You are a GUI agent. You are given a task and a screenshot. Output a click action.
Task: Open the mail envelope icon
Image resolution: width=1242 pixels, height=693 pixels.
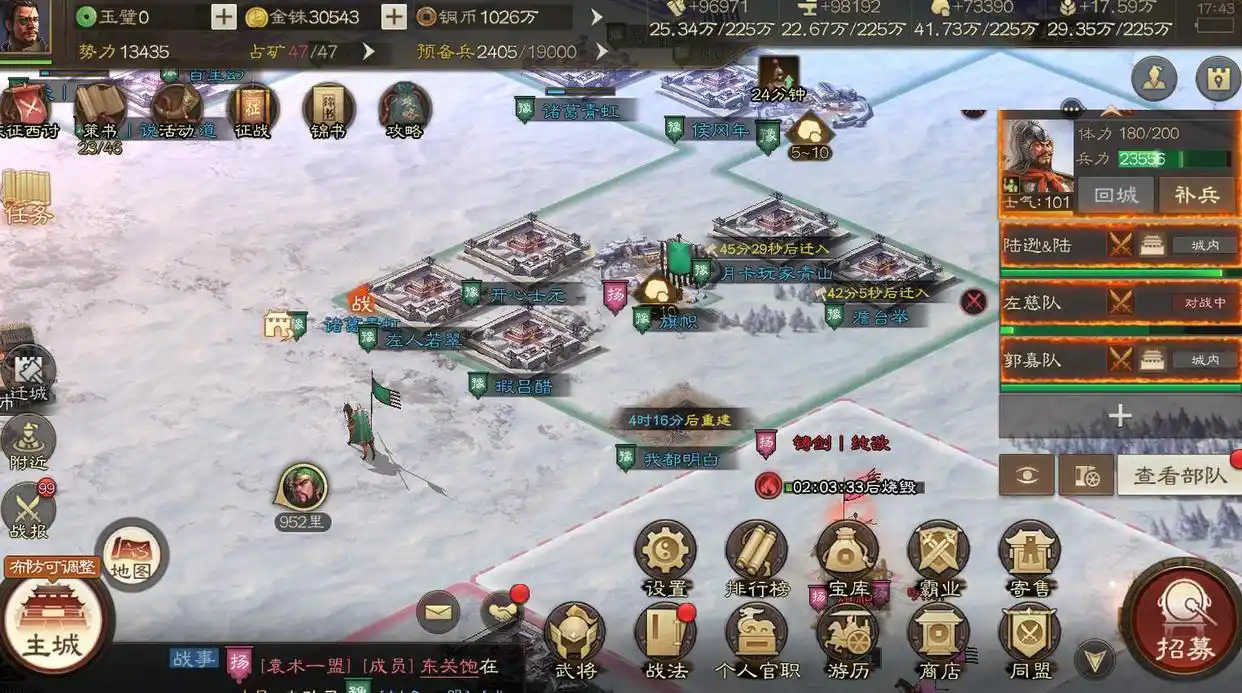(x=437, y=611)
